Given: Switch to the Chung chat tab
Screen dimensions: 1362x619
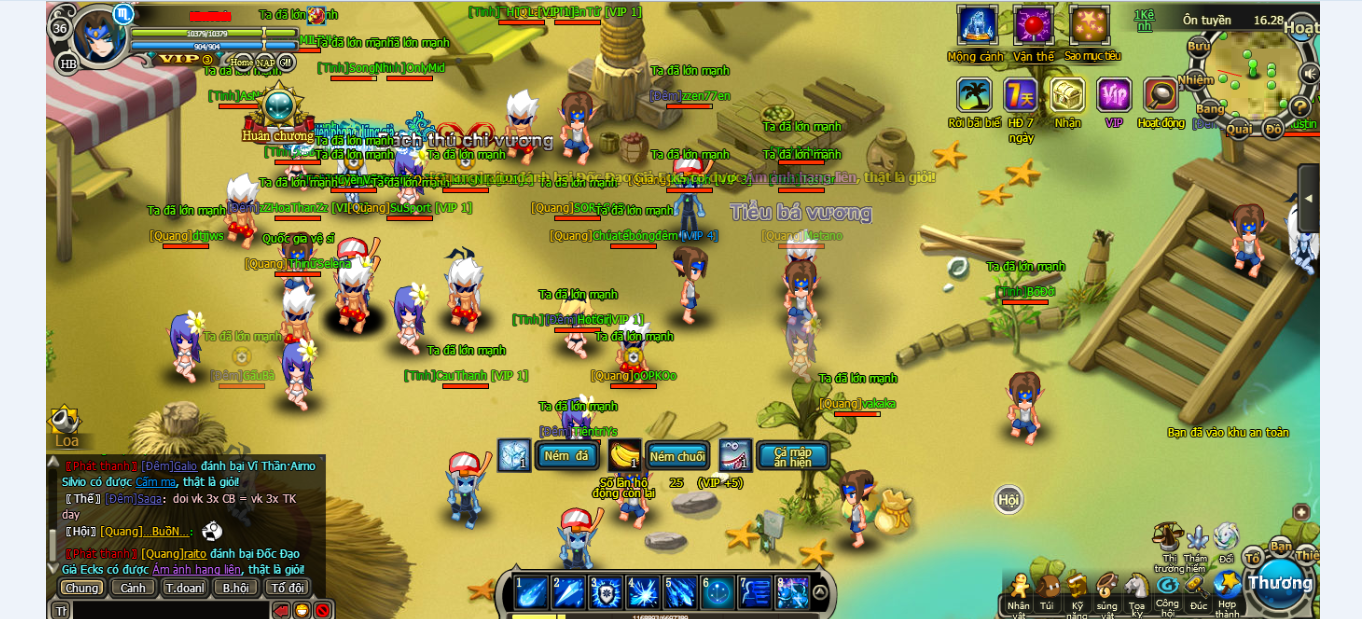Looking at the screenshot, I should pos(81,588).
